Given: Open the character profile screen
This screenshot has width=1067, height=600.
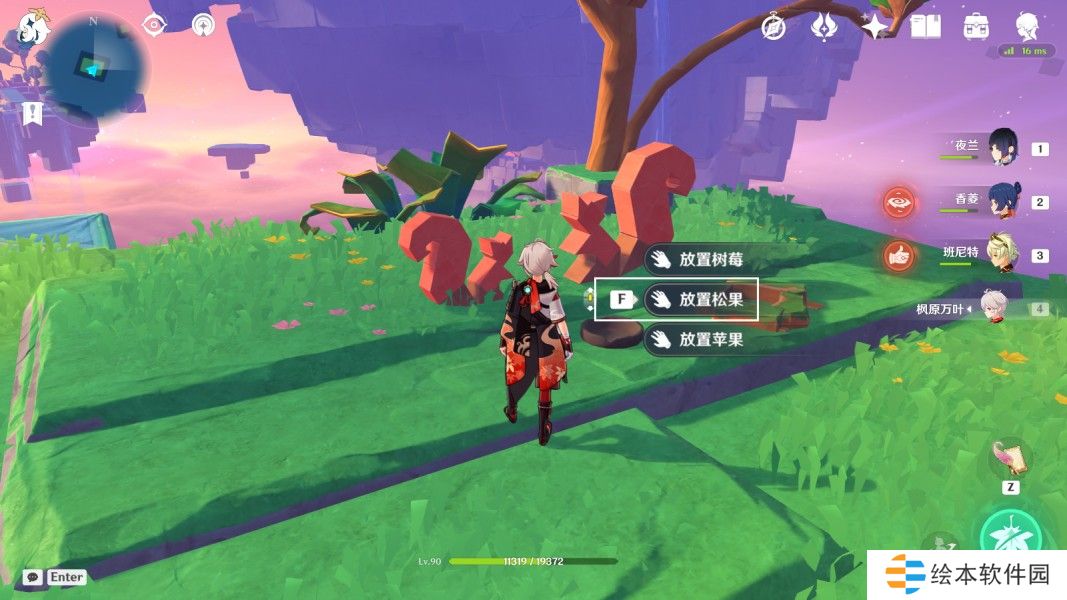Looking at the screenshot, I should coord(1027,27).
